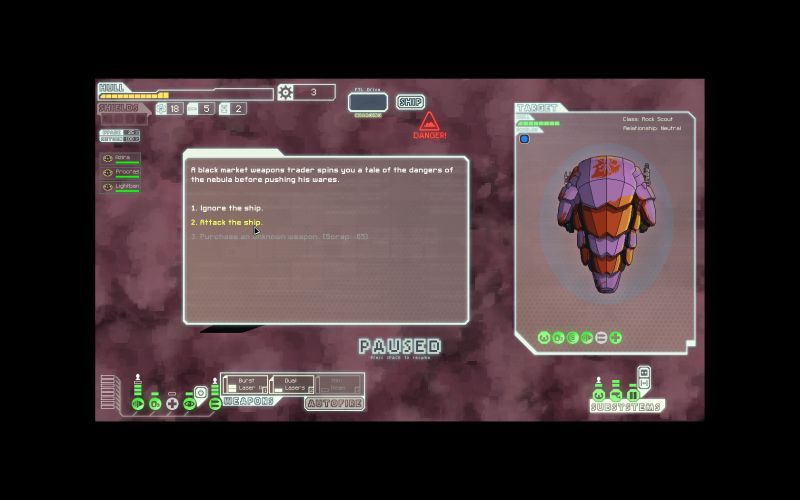Open the SHIP menu
Screen dimensions: 800x500
point(410,102)
